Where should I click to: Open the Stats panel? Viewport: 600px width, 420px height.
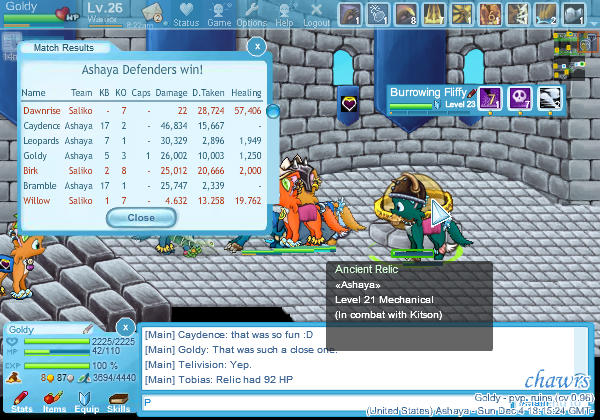coord(21,402)
